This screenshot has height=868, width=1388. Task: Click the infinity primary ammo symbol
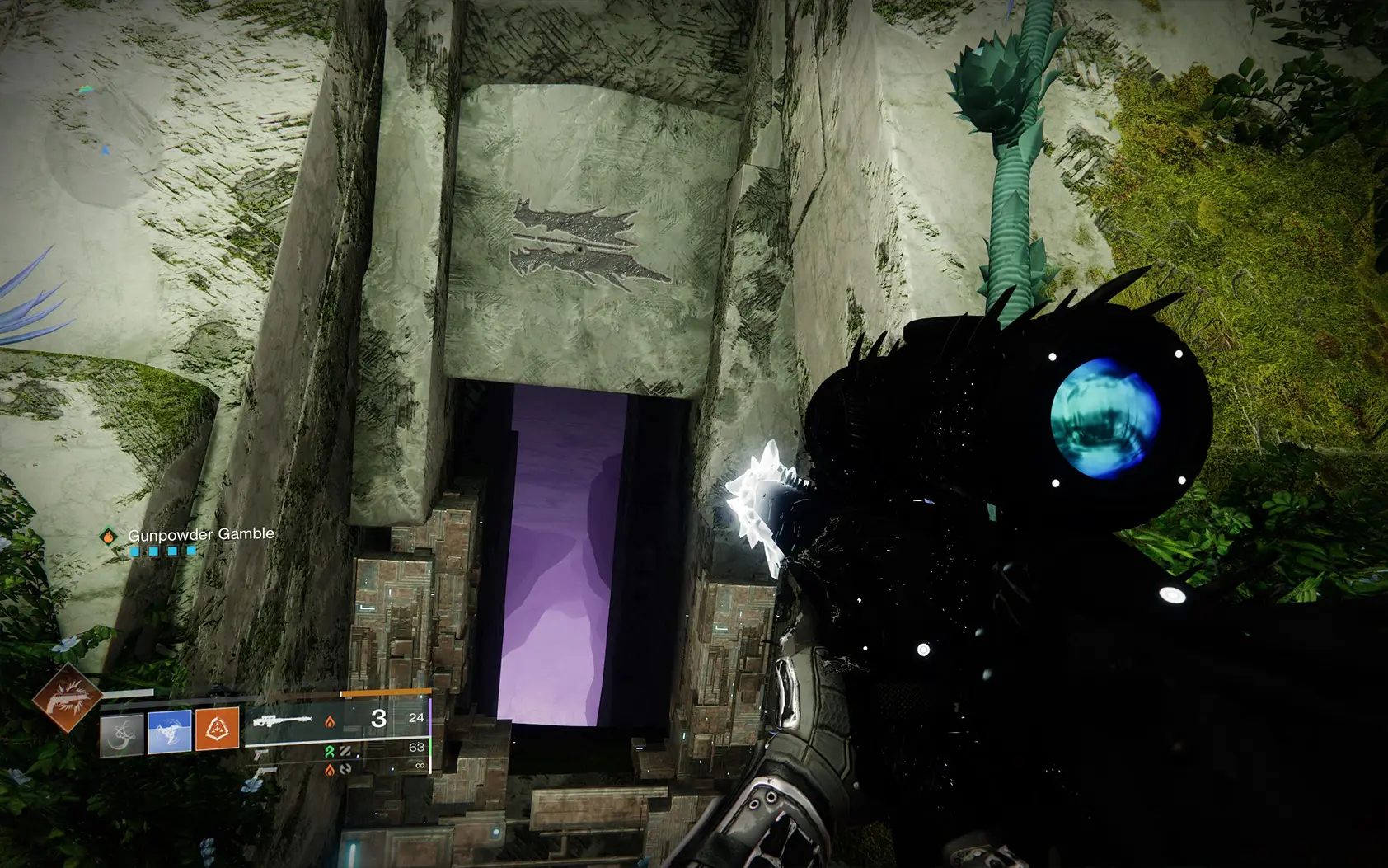(x=419, y=763)
